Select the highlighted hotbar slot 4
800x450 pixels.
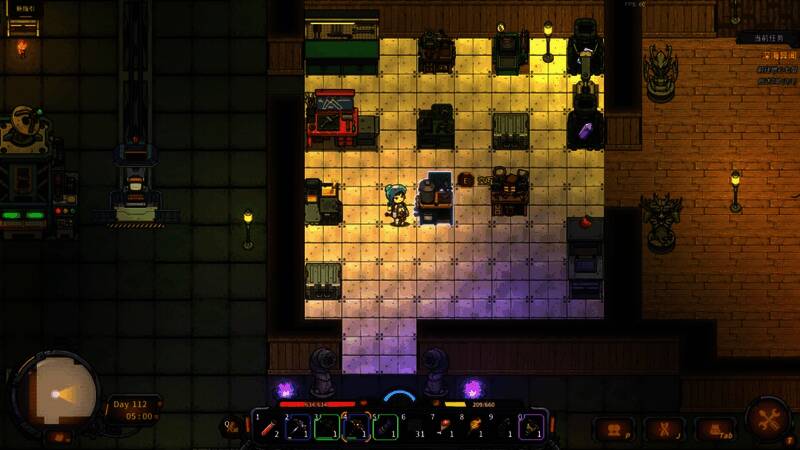point(356,428)
